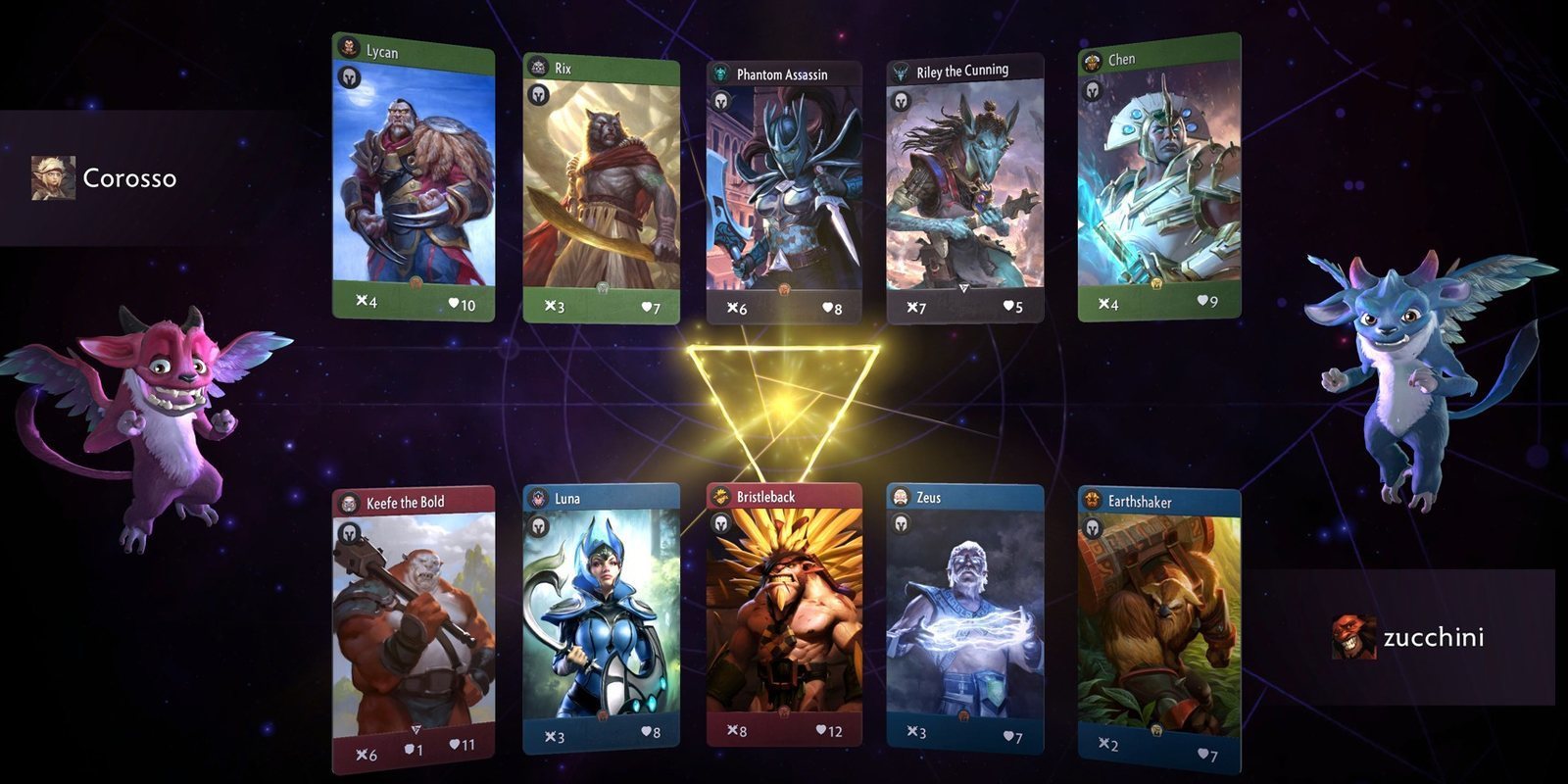The width and height of the screenshot is (1568, 784).
Task: Click the crown icon on Bristleback's card
Action: 722,497
